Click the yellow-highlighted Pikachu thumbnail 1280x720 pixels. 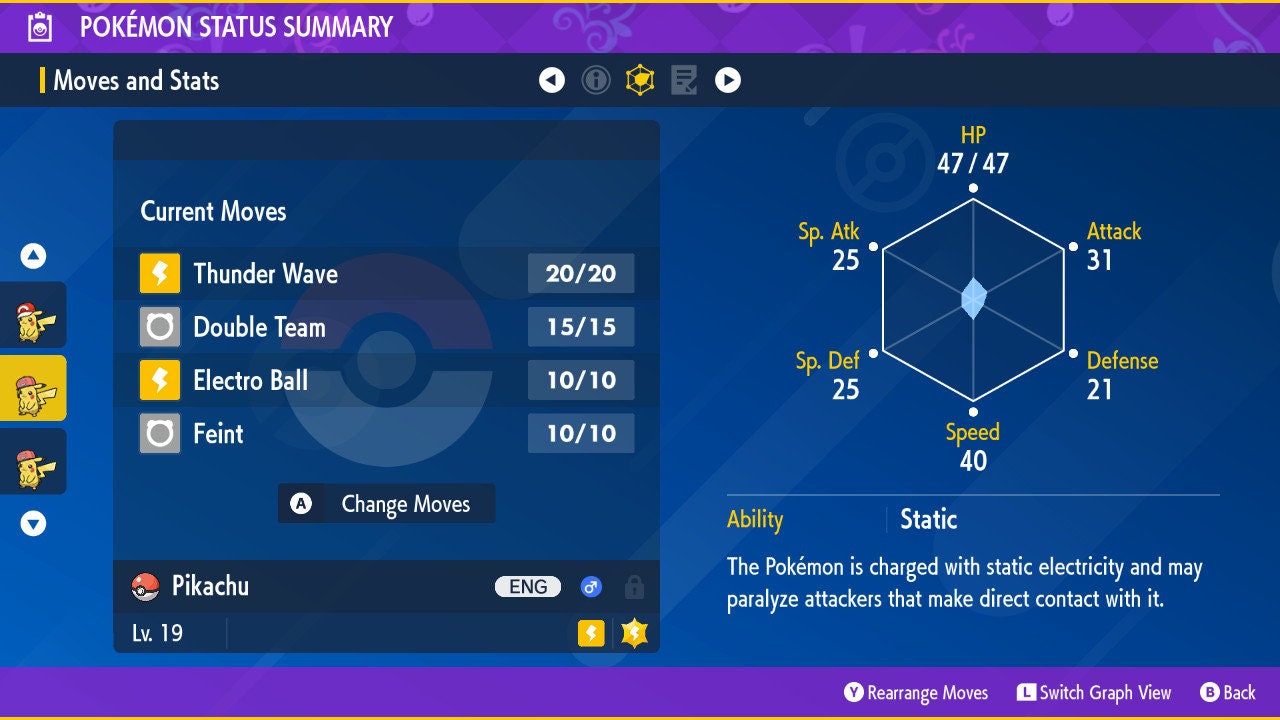click(x=32, y=388)
